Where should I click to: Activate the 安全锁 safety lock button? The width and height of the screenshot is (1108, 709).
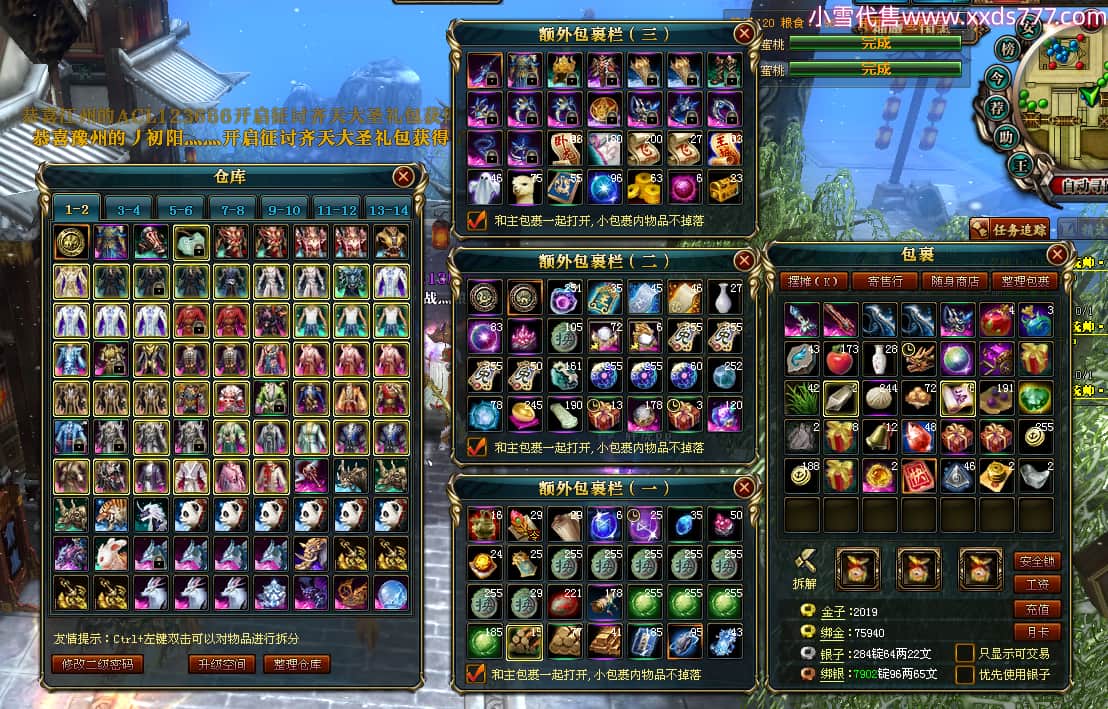1036,561
